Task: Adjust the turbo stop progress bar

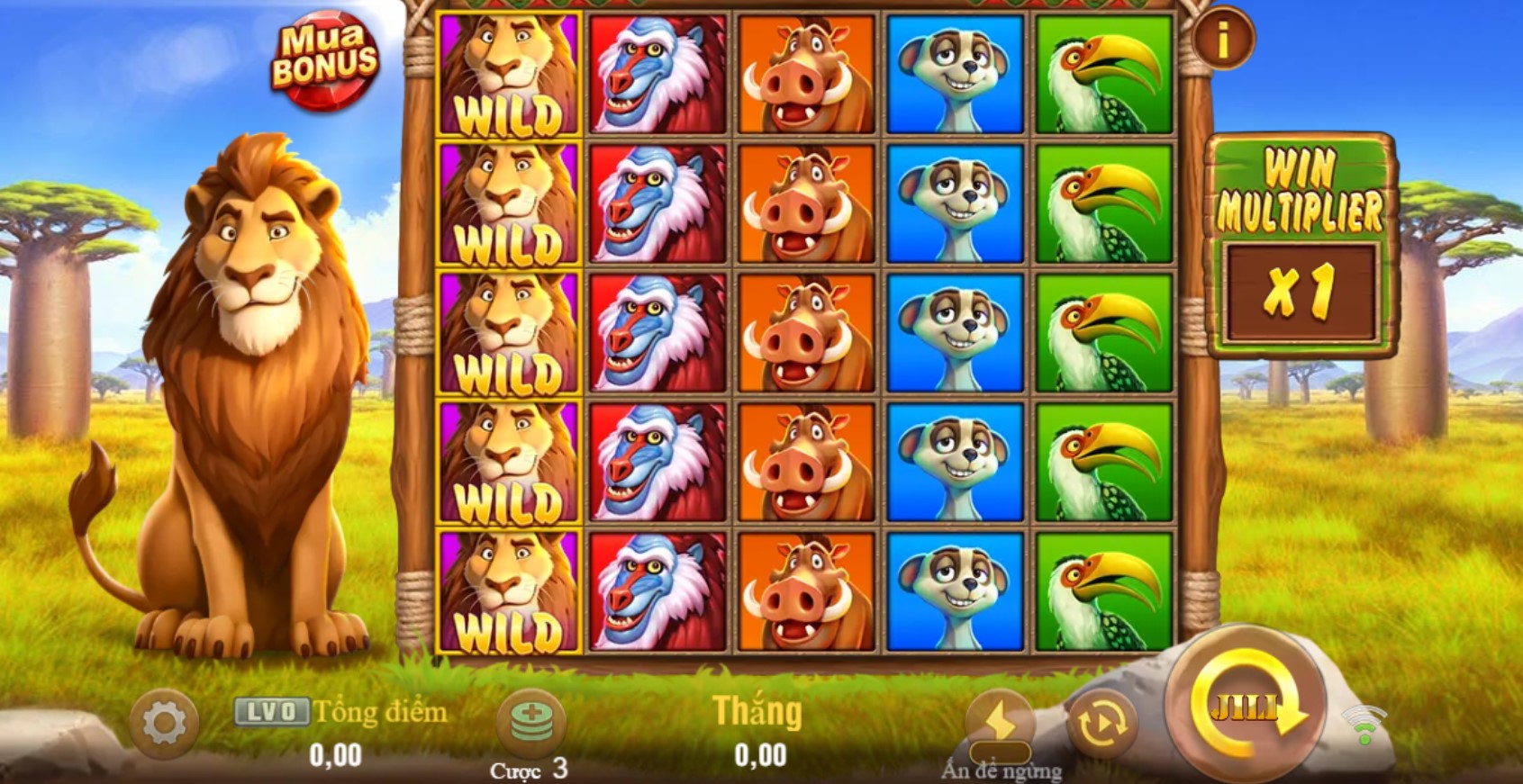Action: [1000, 754]
